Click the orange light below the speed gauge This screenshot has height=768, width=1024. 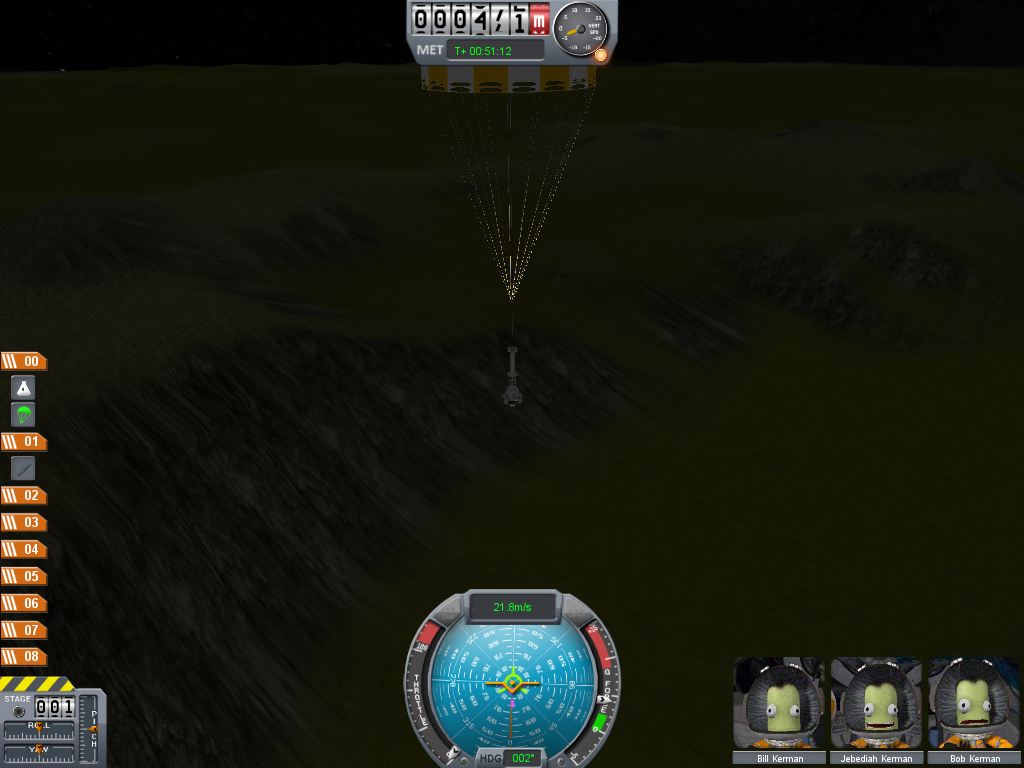[600, 54]
